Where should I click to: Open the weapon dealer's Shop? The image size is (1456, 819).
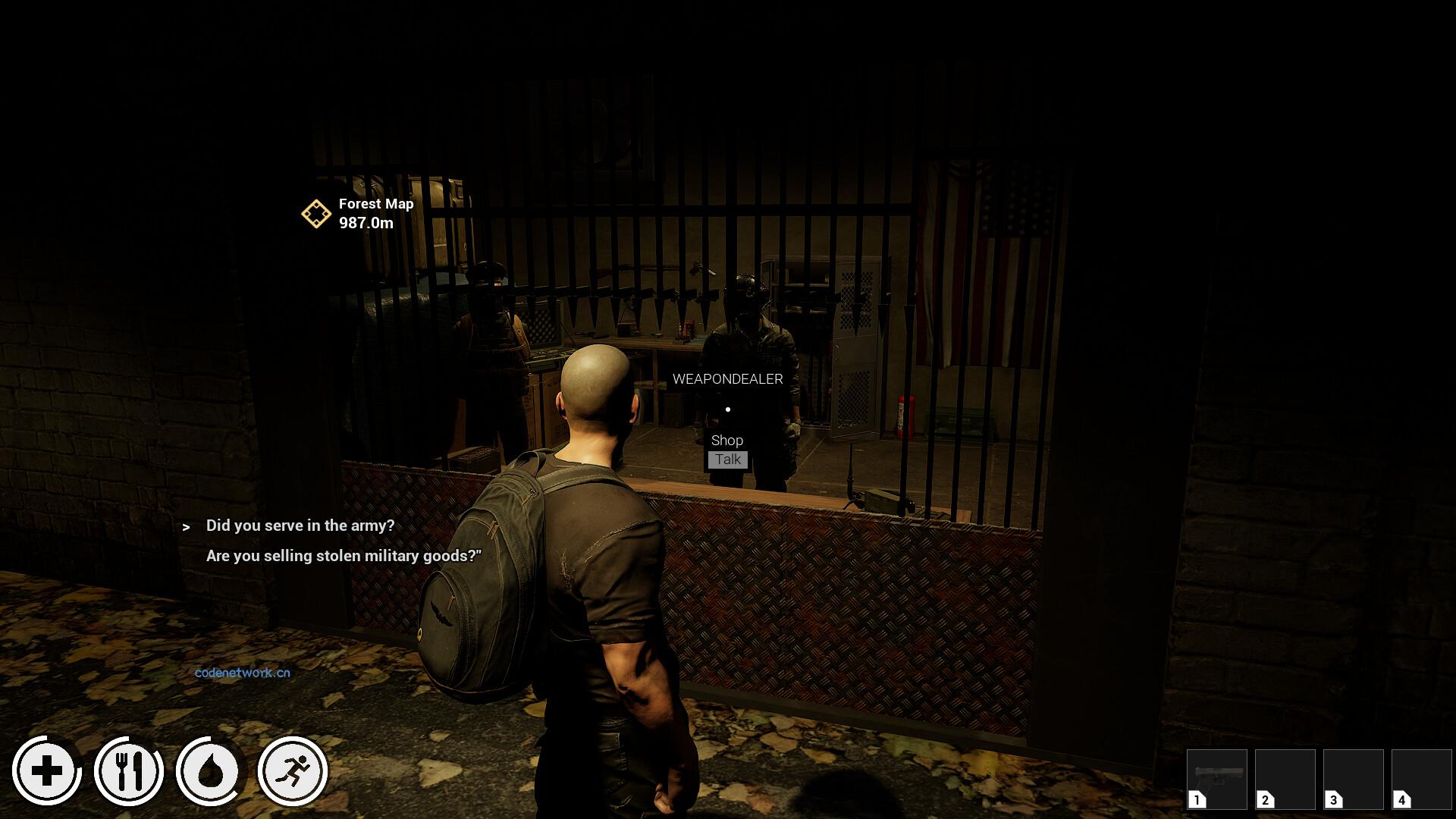coord(727,441)
